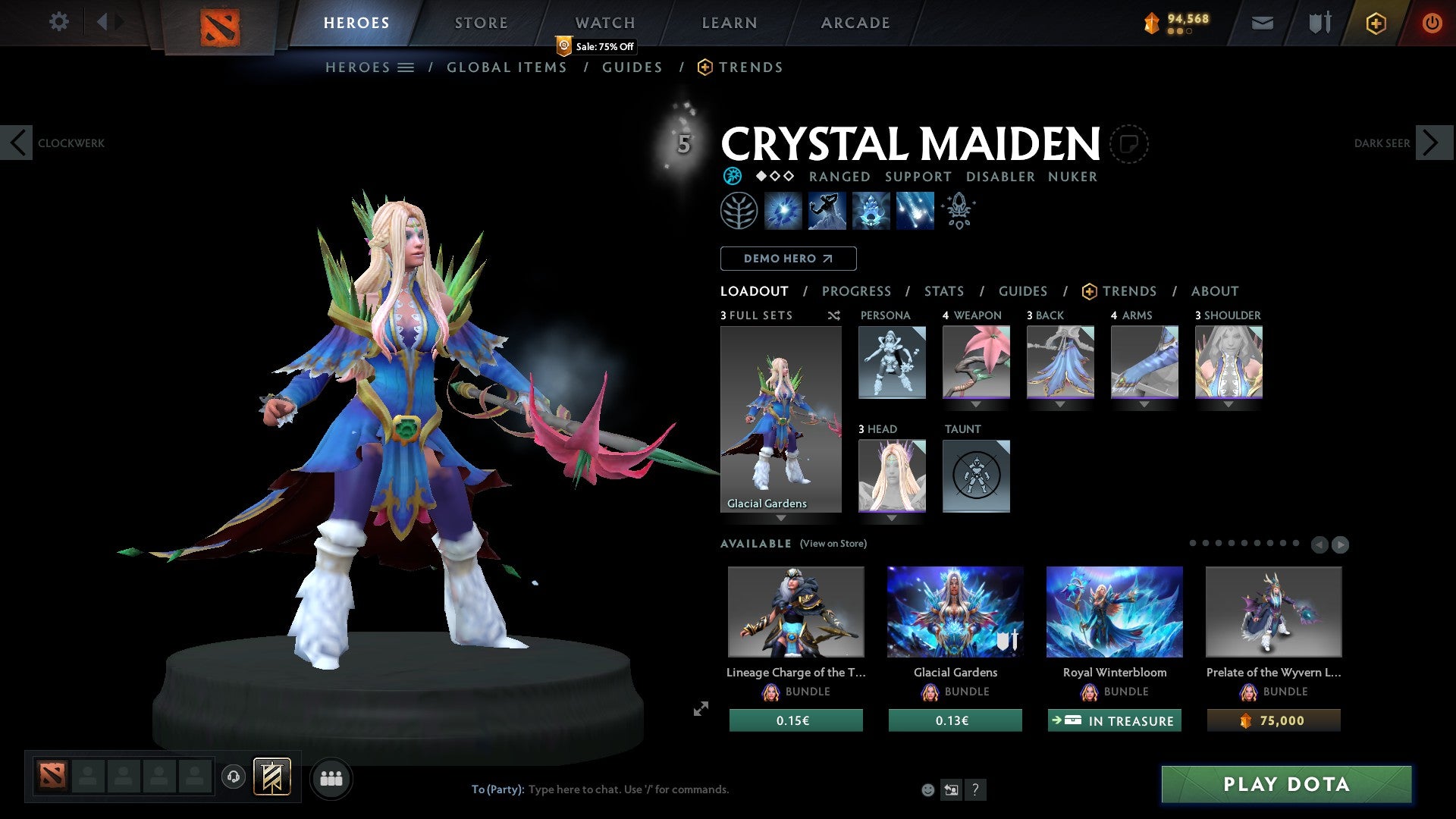Open View on Store link

tap(833, 544)
